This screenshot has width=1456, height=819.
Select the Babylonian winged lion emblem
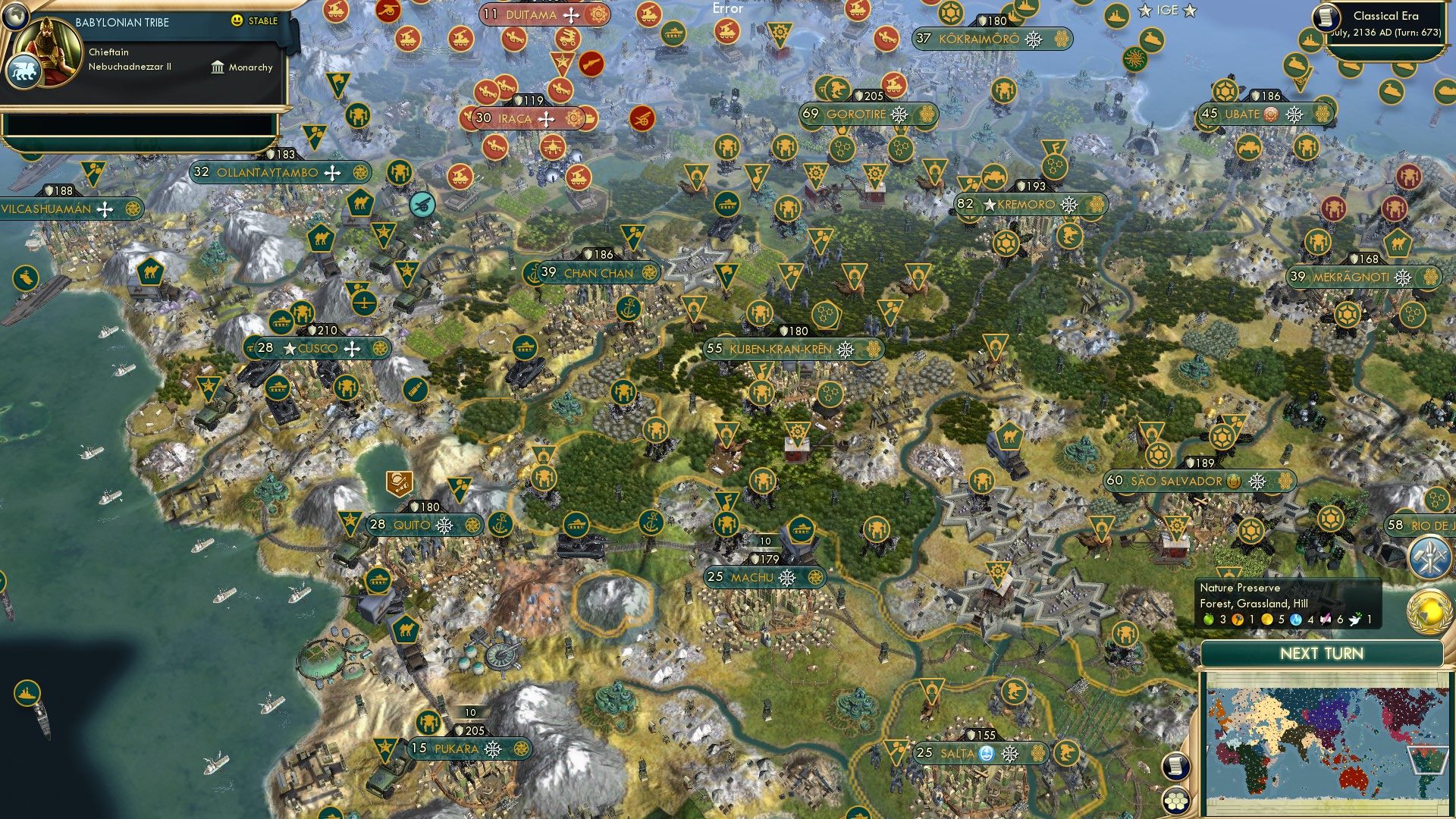click(25, 71)
